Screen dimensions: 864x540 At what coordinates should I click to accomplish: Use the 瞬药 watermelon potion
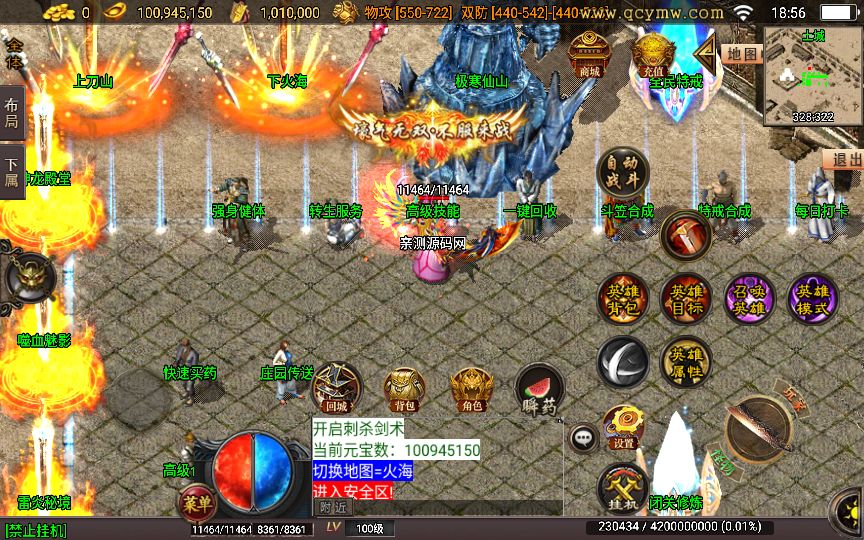(539, 388)
